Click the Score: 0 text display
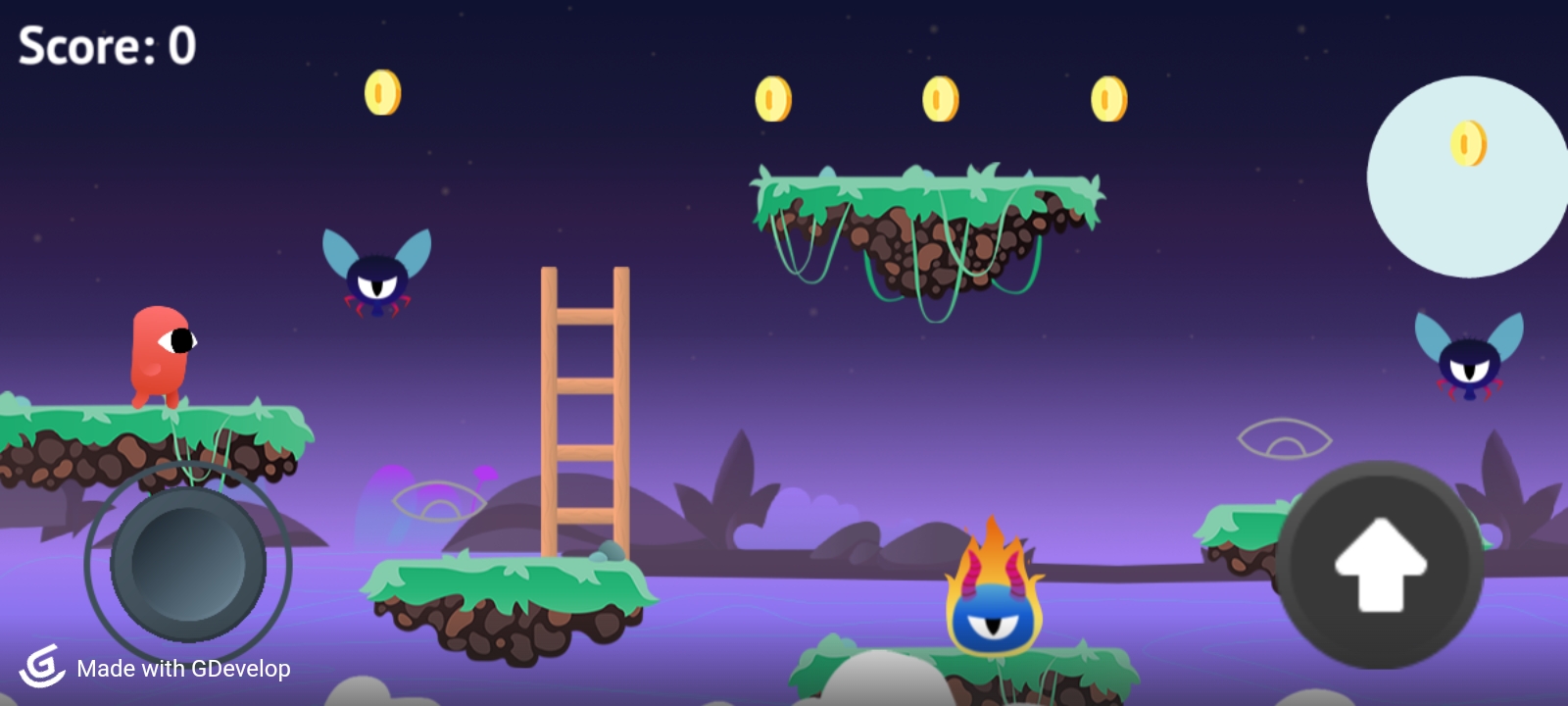 104,44
